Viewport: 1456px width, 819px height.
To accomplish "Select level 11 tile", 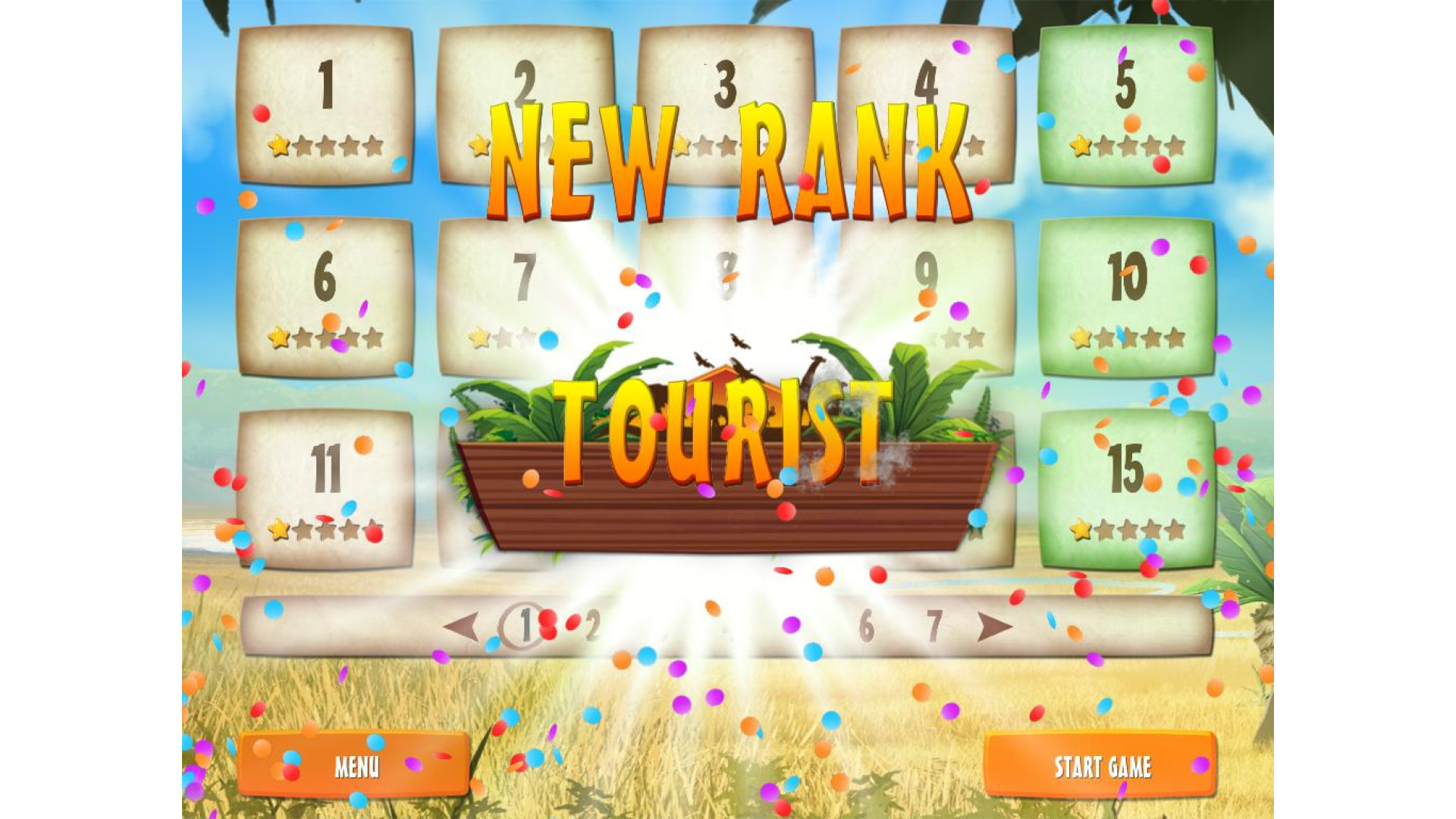I will 326,489.
